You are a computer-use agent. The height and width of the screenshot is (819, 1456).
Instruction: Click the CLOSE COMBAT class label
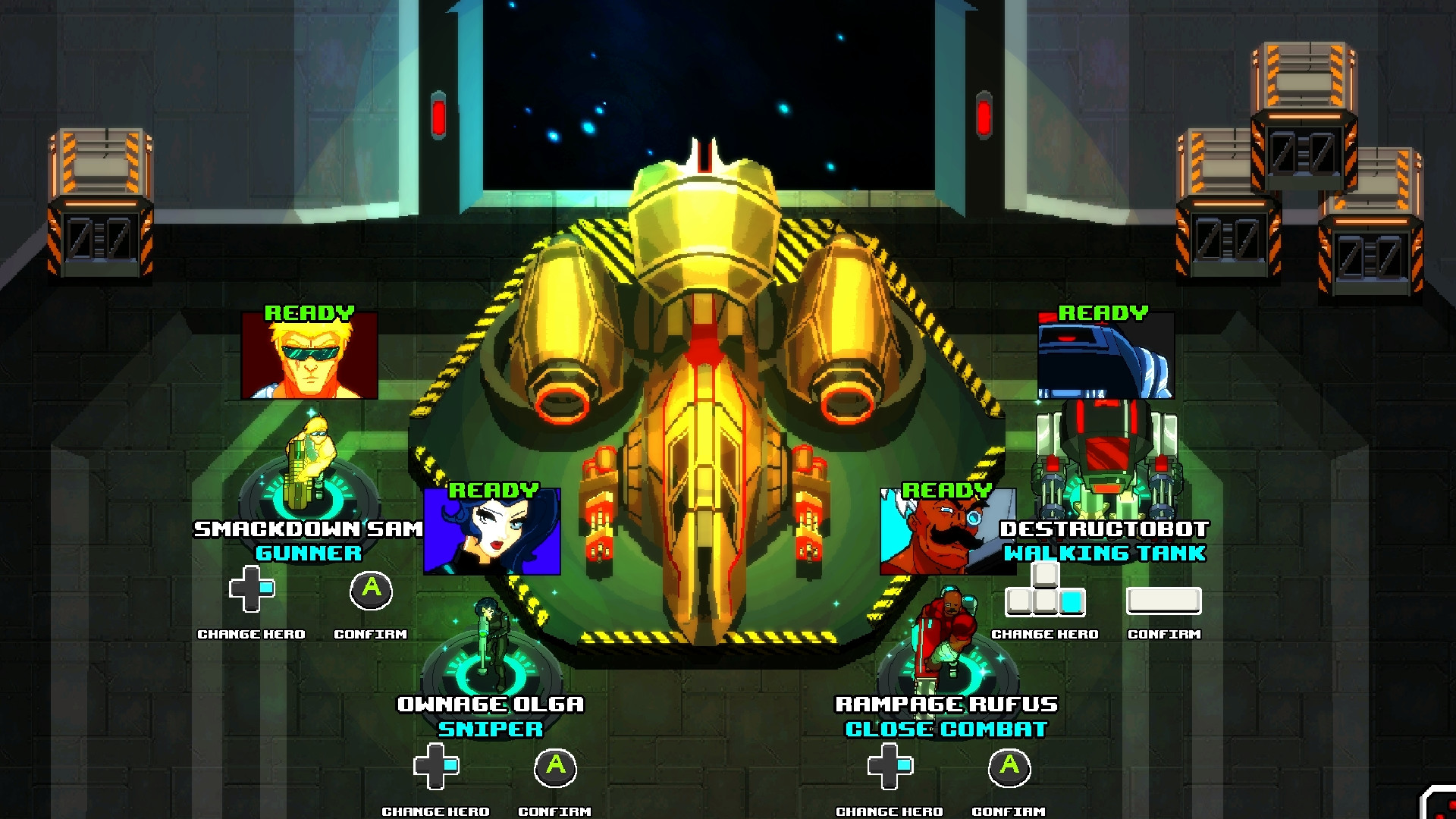coord(946,730)
